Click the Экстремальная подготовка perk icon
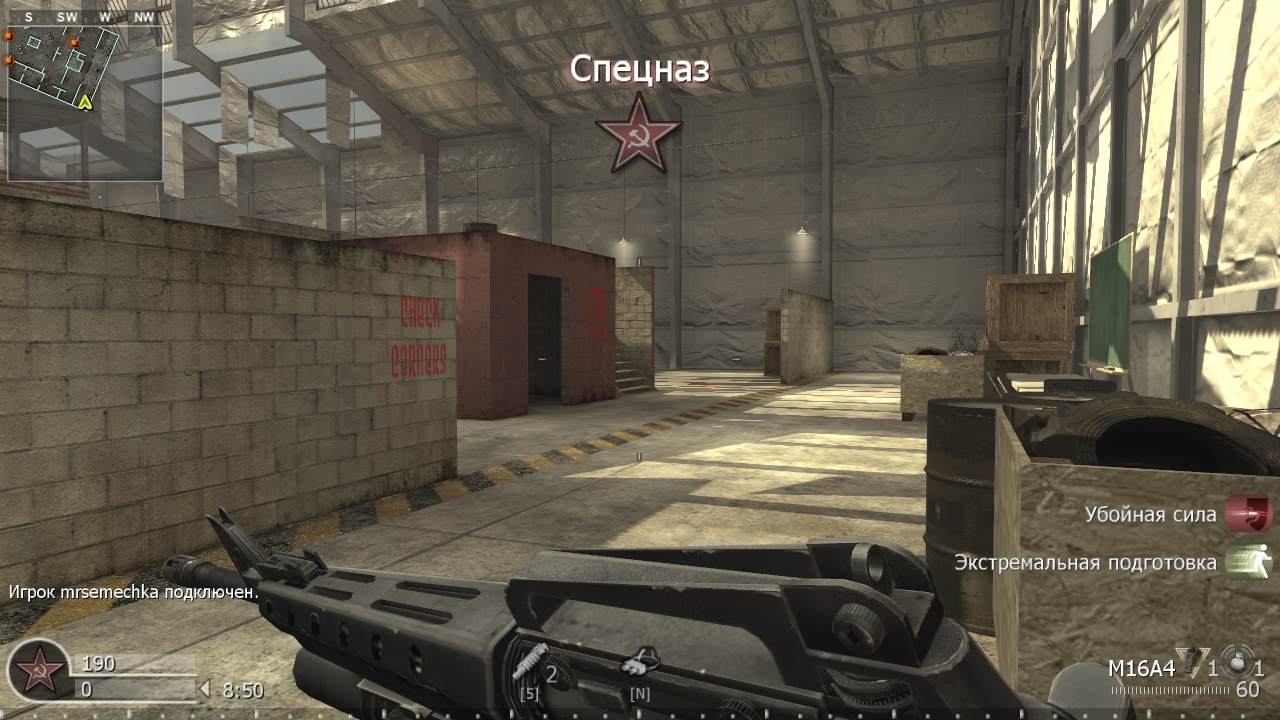 pos(1246,561)
